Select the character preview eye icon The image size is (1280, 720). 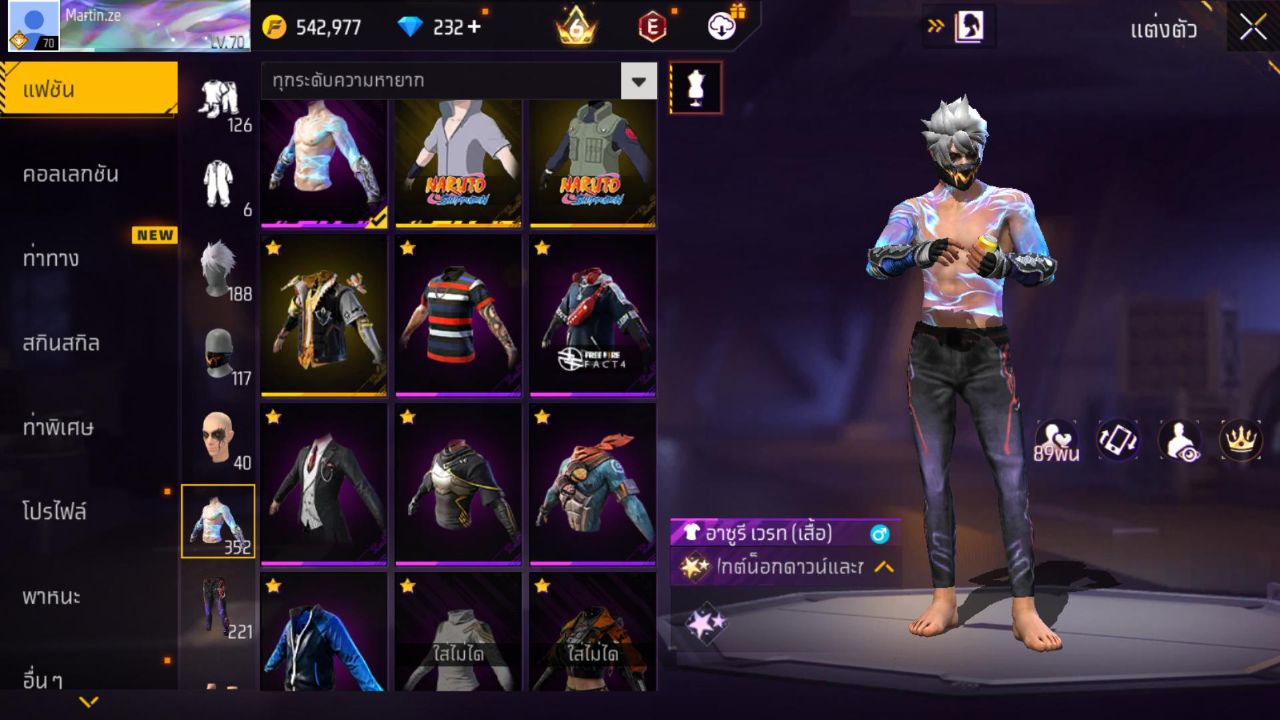point(1180,438)
